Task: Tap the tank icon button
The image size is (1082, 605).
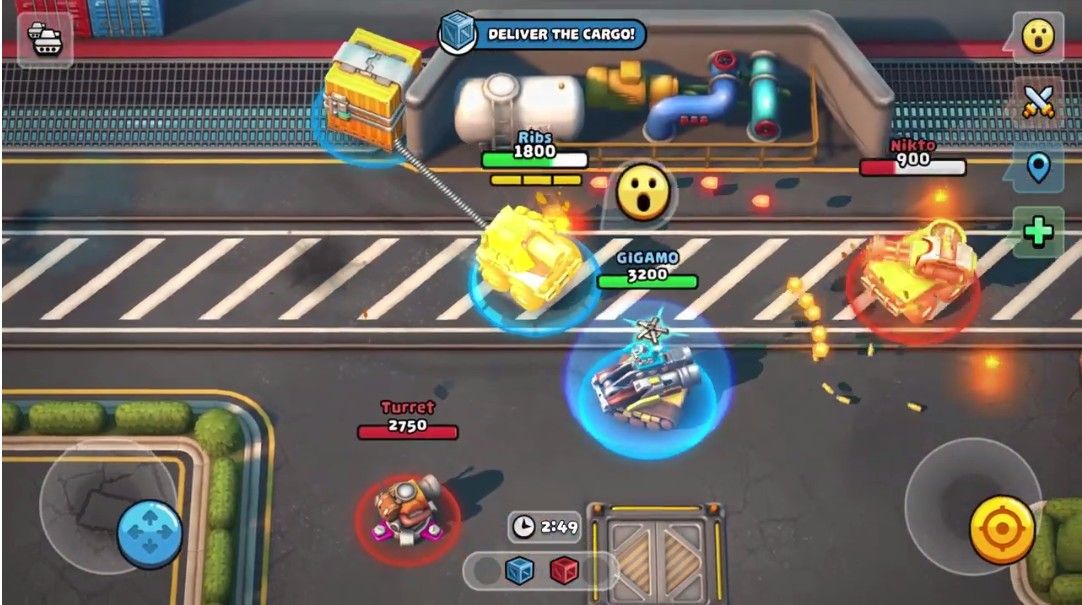Action: 45,39
